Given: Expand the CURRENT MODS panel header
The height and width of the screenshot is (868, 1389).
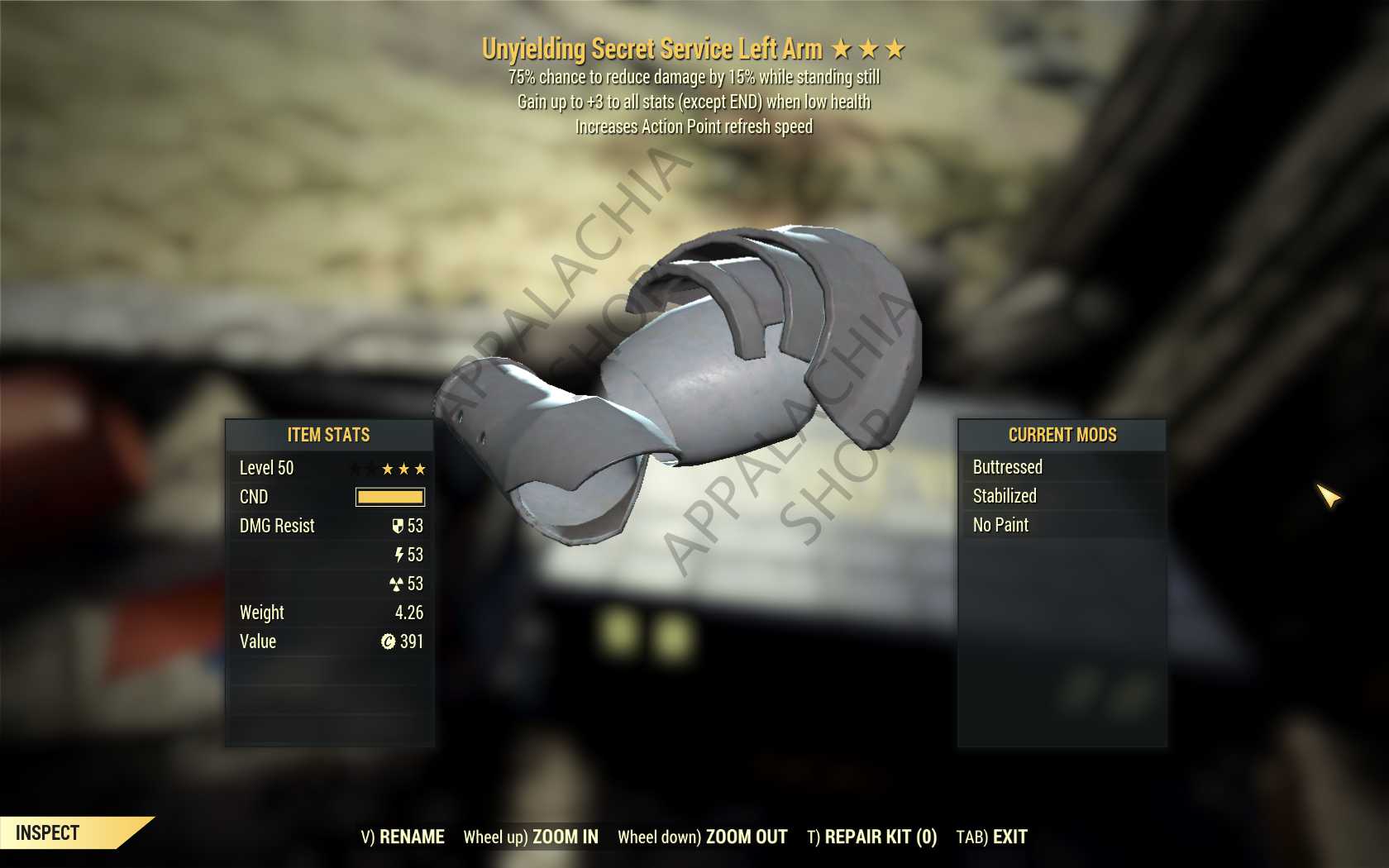Looking at the screenshot, I should click(x=1062, y=435).
